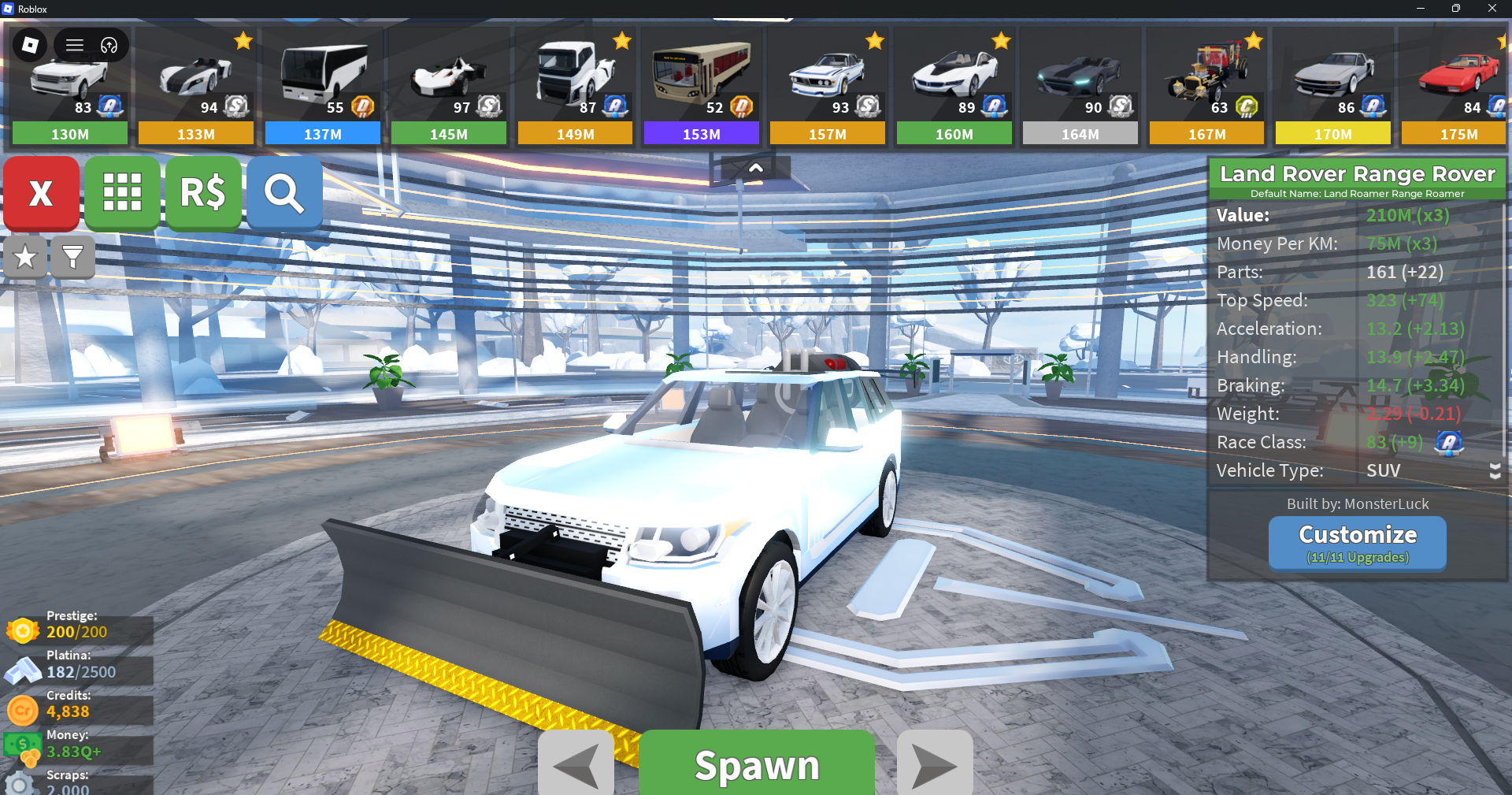The height and width of the screenshot is (795, 1512).
Task: Open vehicle search with magnifying glass
Action: (284, 193)
